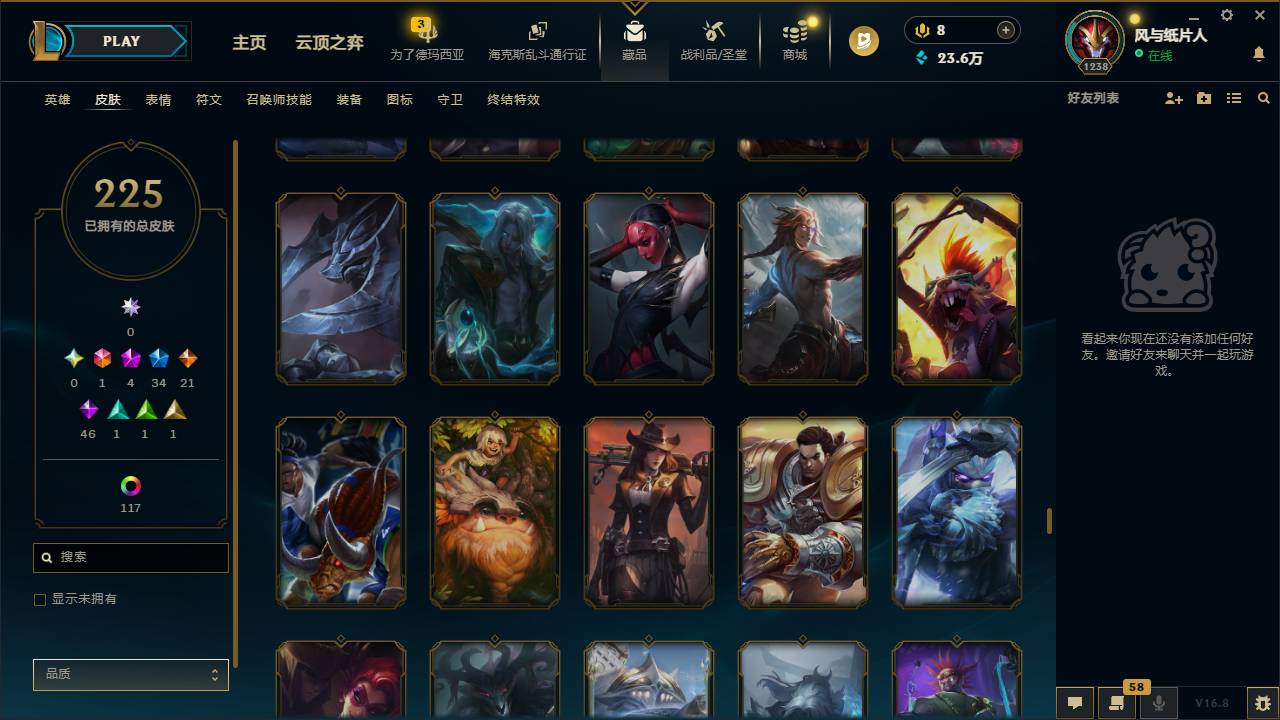Open the friend list search magnifier
Image resolution: width=1280 pixels, height=720 pixels.
pos(1263,98)
